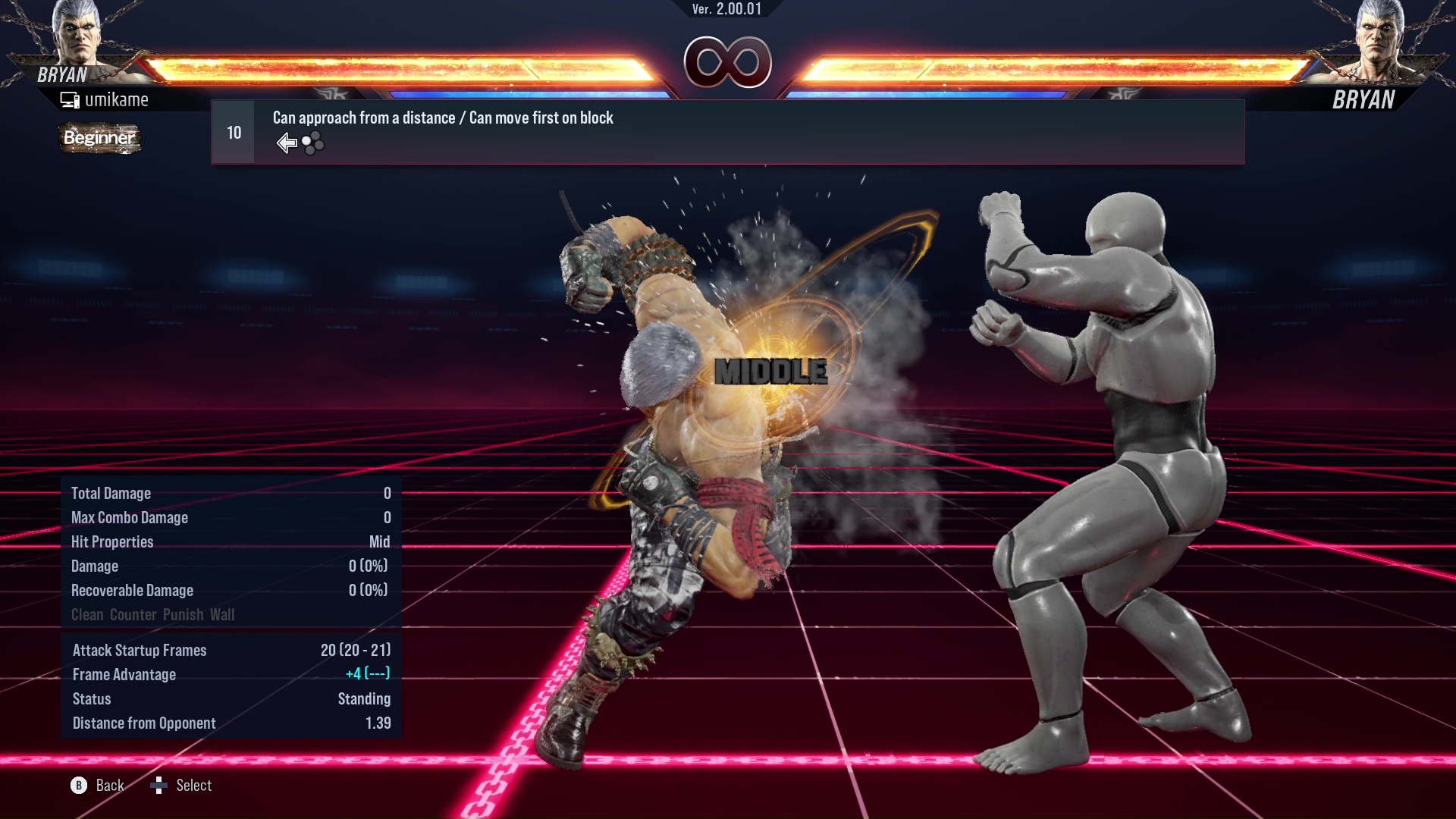
Task: Click the B button Back prompt icon
Action: (79, 786)
